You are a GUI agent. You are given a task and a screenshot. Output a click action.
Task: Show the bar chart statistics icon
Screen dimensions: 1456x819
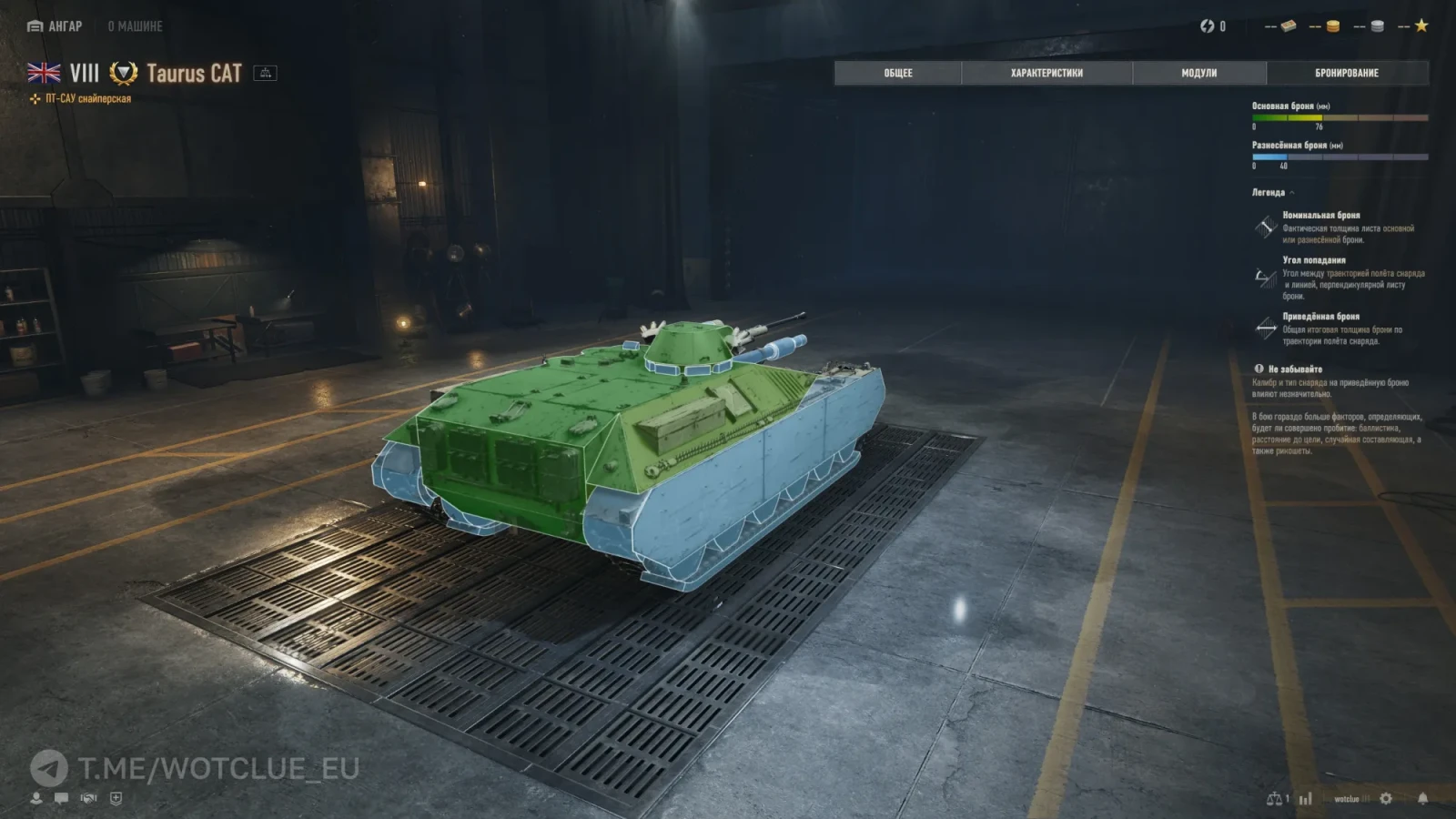point(1306,798)
